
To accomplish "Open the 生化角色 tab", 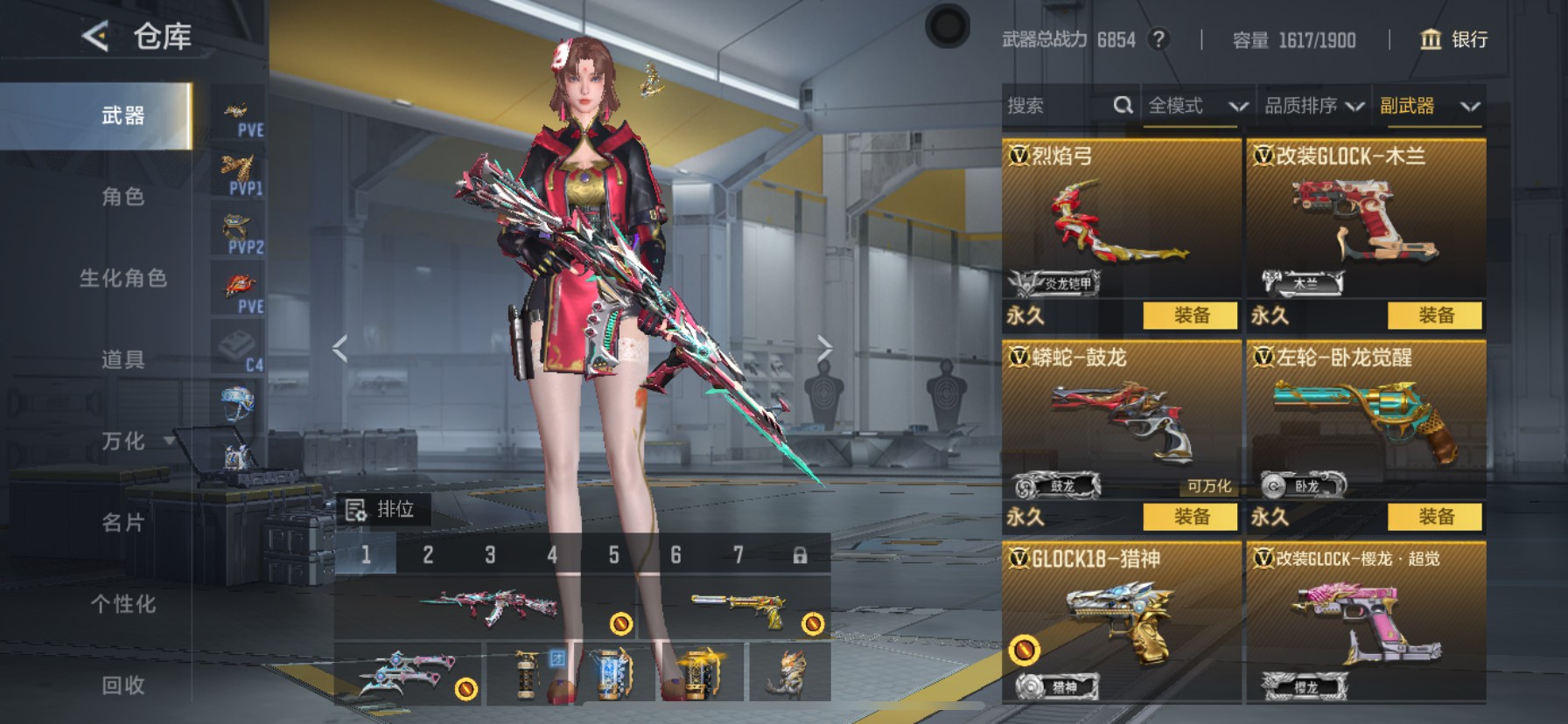I will coord(122,278).
